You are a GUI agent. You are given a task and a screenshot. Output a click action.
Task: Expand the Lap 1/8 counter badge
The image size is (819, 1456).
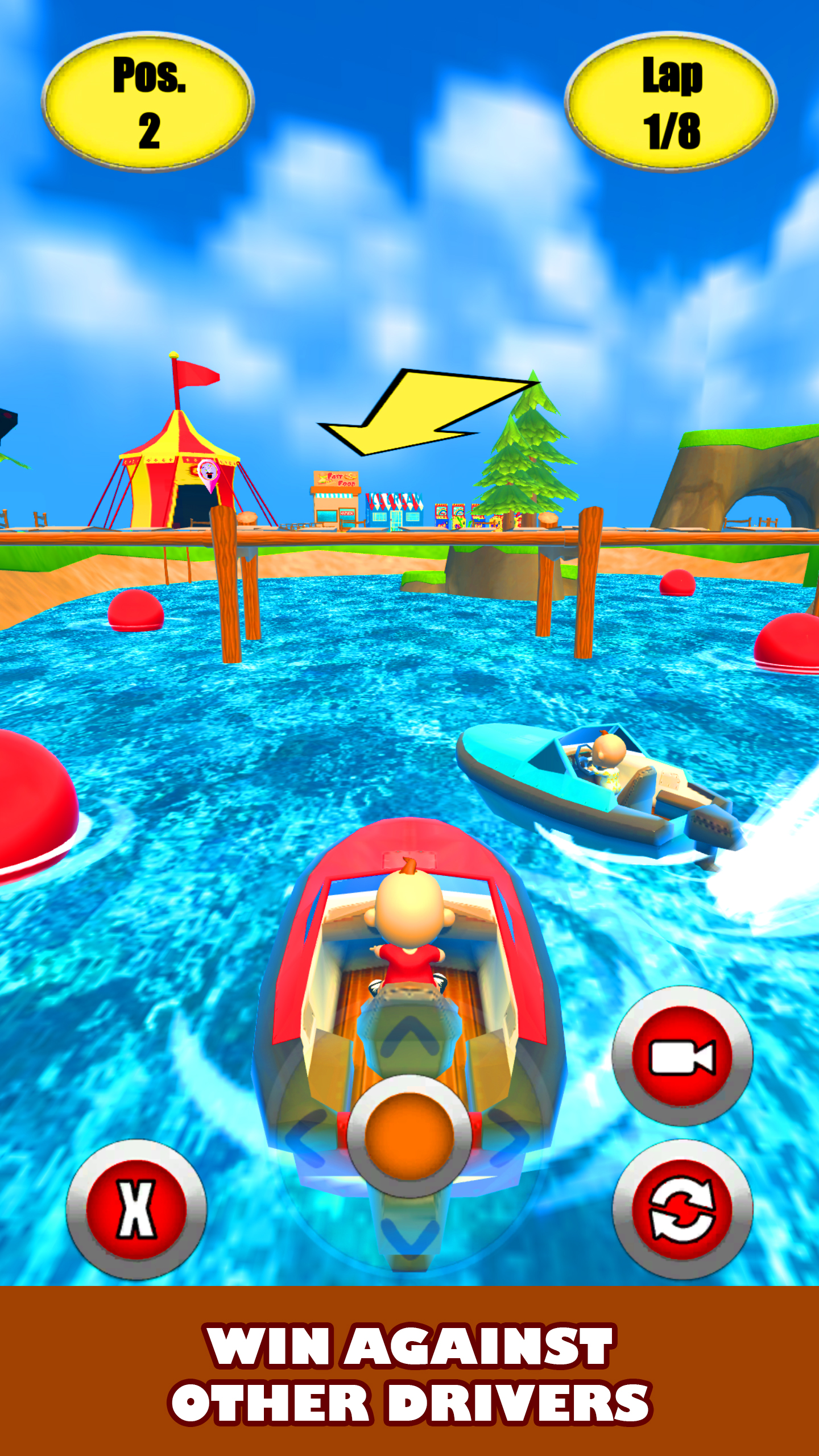click(x=673, y=102)
